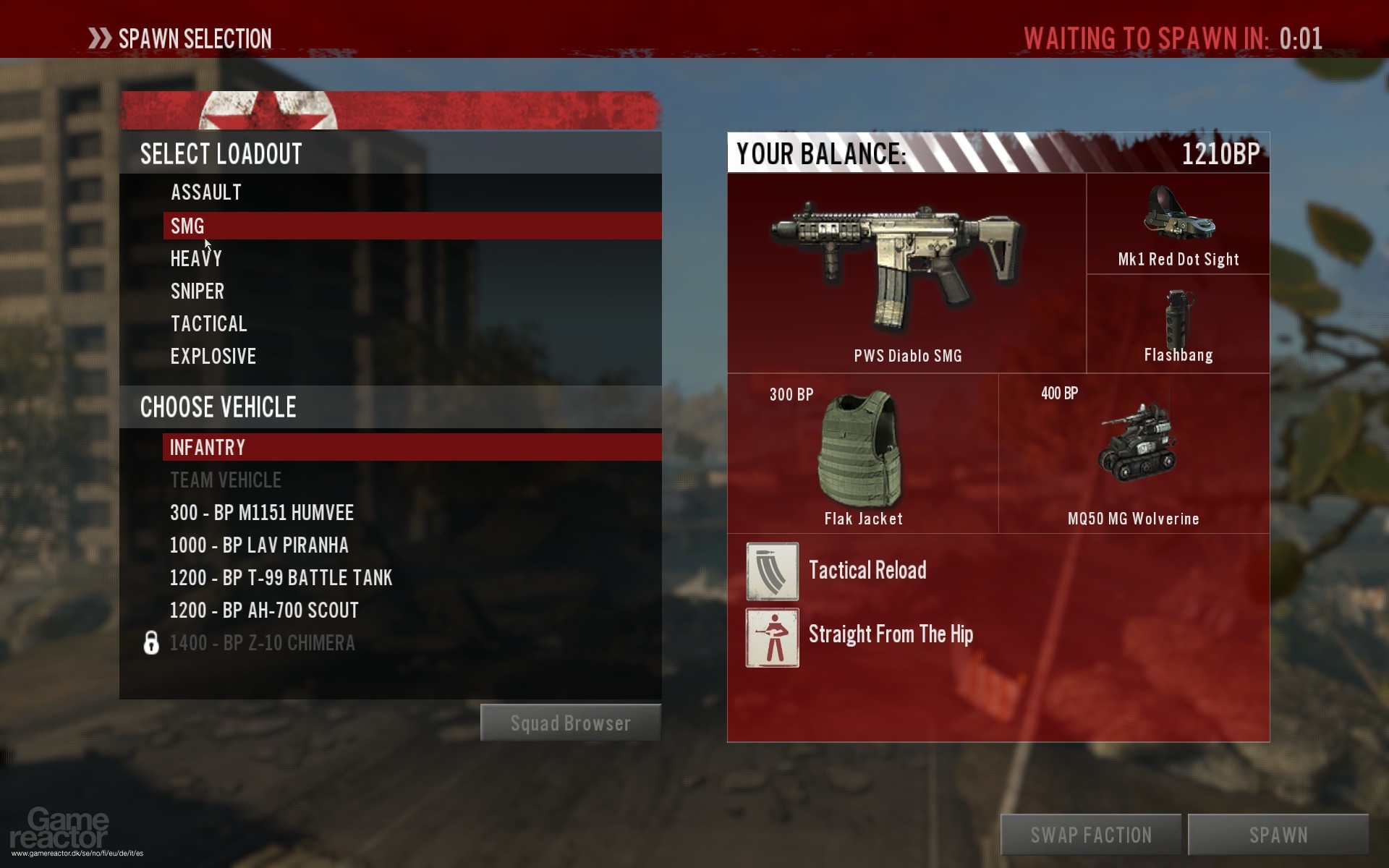Switch to the Assault loadout
The width and height of the screenshot is (1389, 868).
point(205,192)
